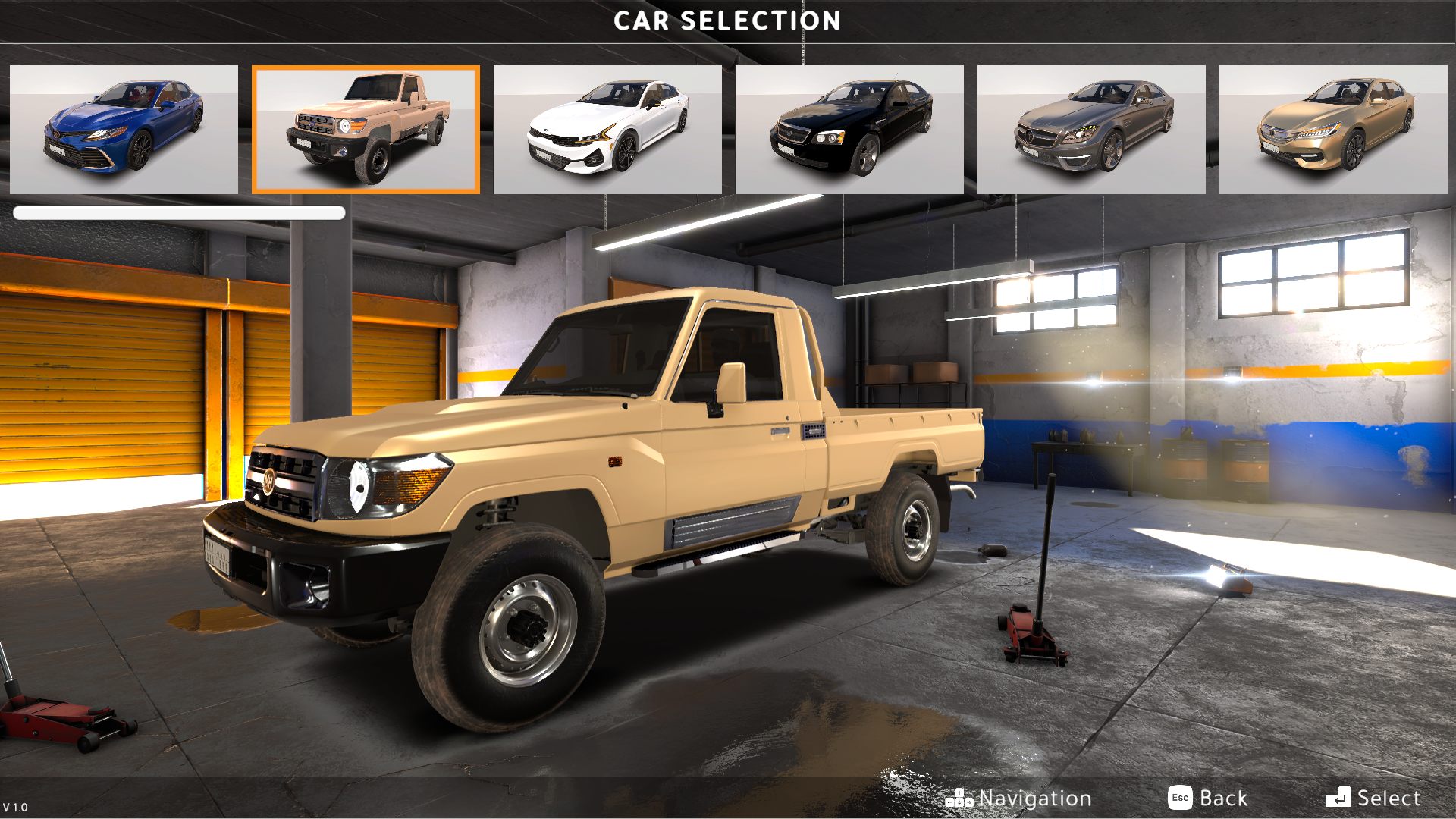
Task: Pick the white sedan thumbnail
Action: [607, 130]
